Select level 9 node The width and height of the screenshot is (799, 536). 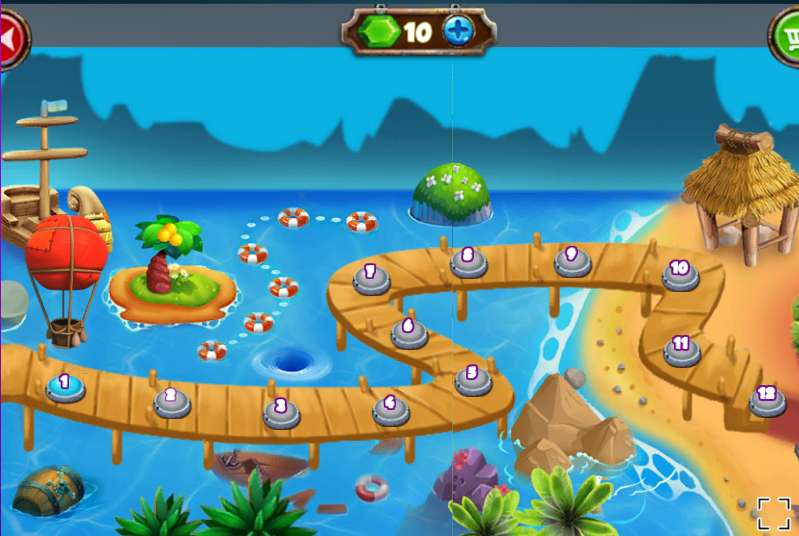572,259
